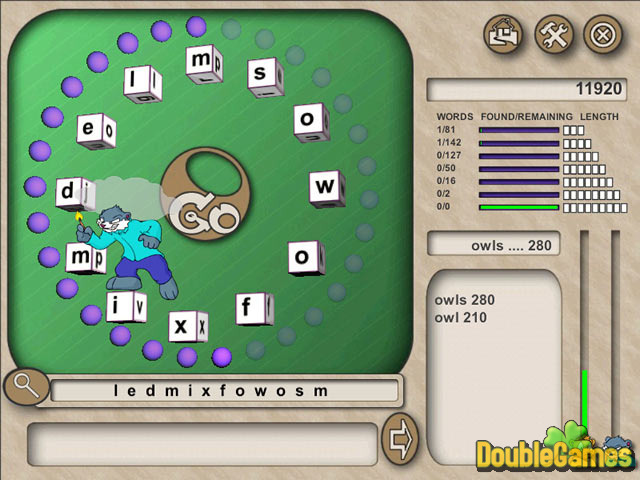Click the empty word entry box
This screenshot has width=640, height=480.
coord(203,443)
